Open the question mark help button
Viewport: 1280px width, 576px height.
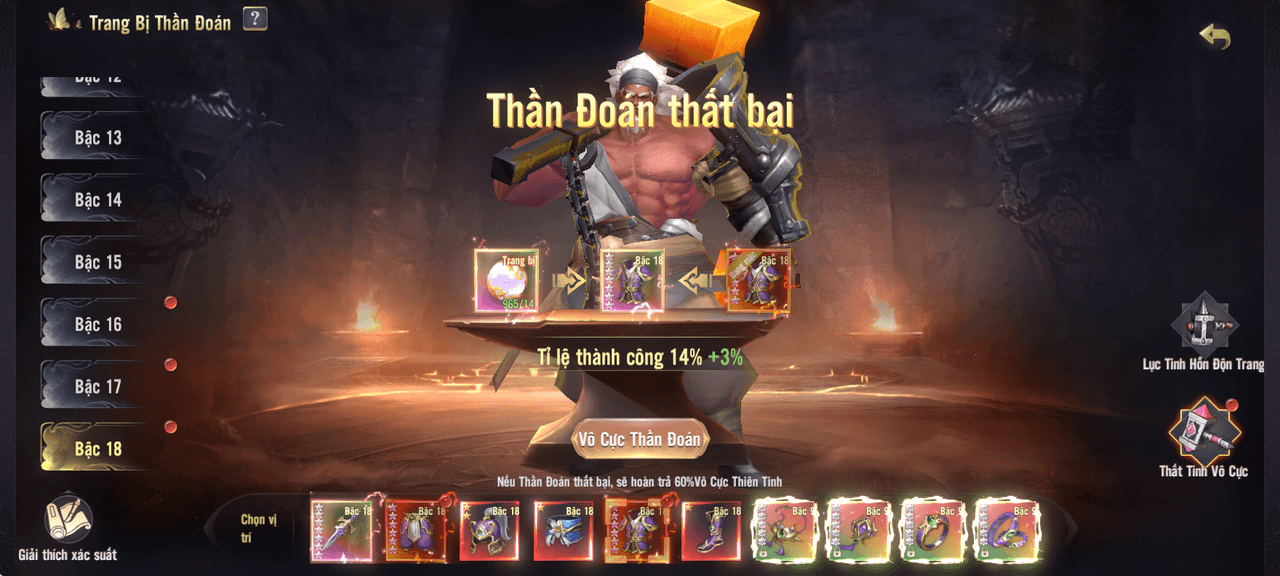(255, 18)
